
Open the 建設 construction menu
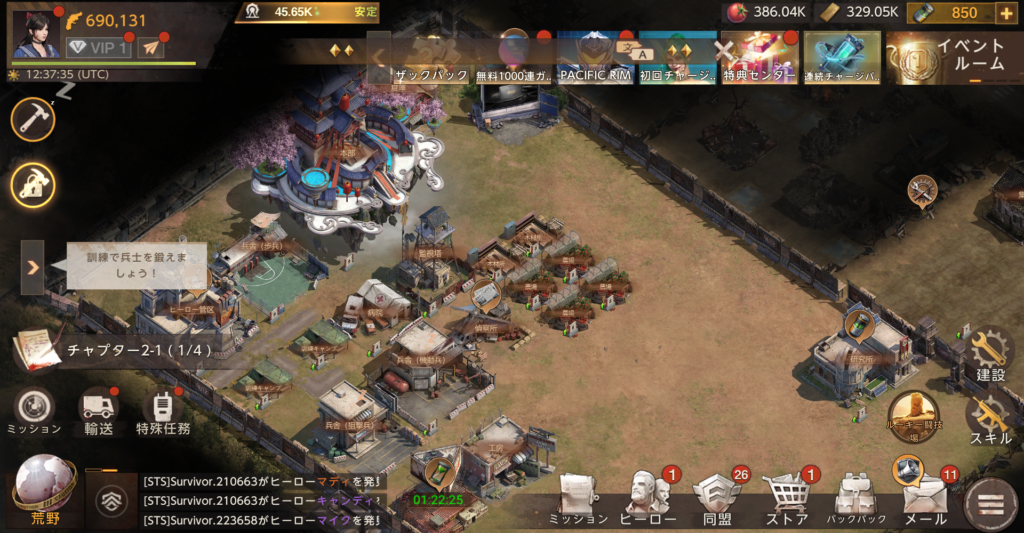(x=990, y=353)
